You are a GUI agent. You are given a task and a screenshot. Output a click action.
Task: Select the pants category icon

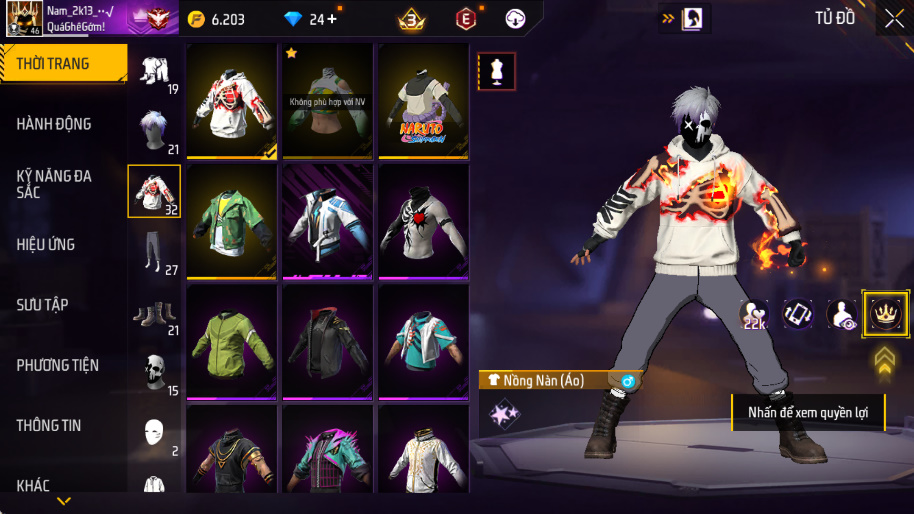152,250
